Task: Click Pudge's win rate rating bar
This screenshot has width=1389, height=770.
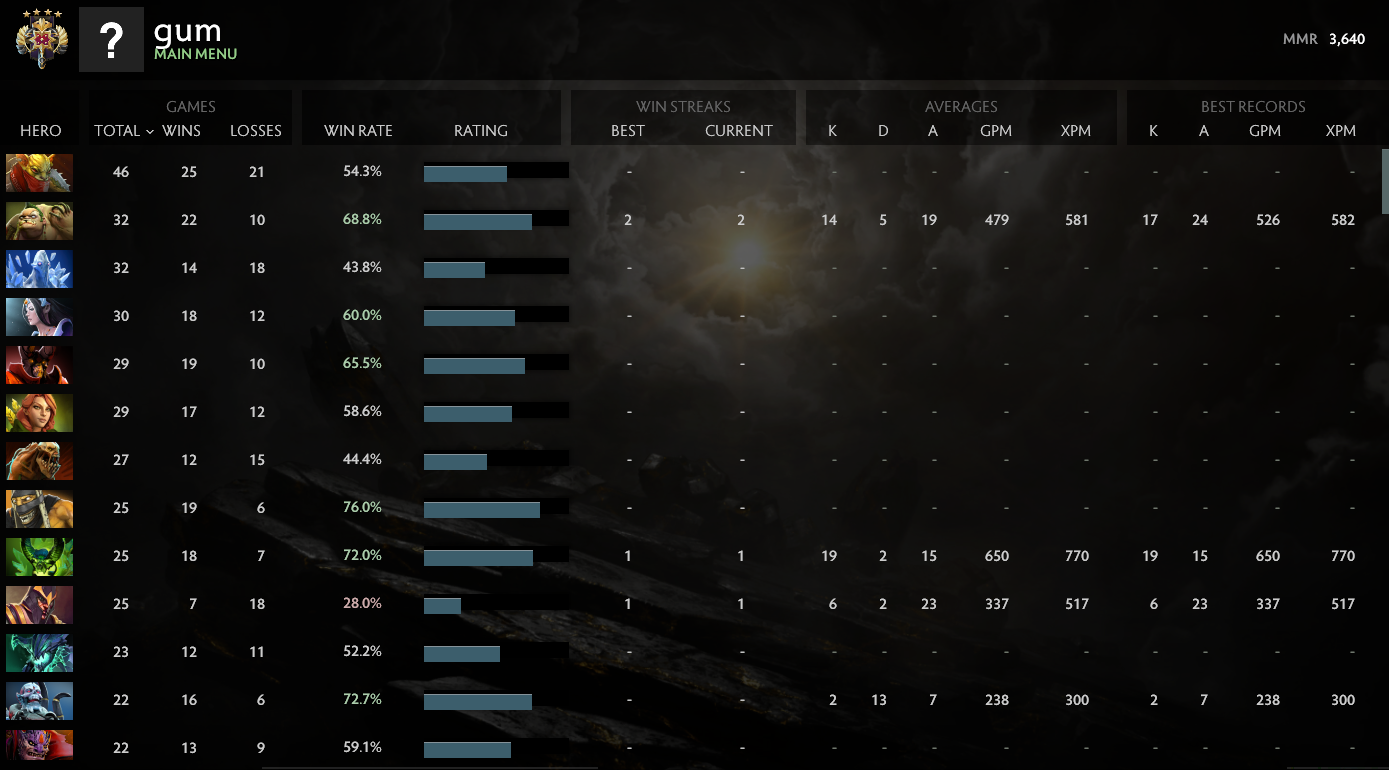Action: pos(496,219)
